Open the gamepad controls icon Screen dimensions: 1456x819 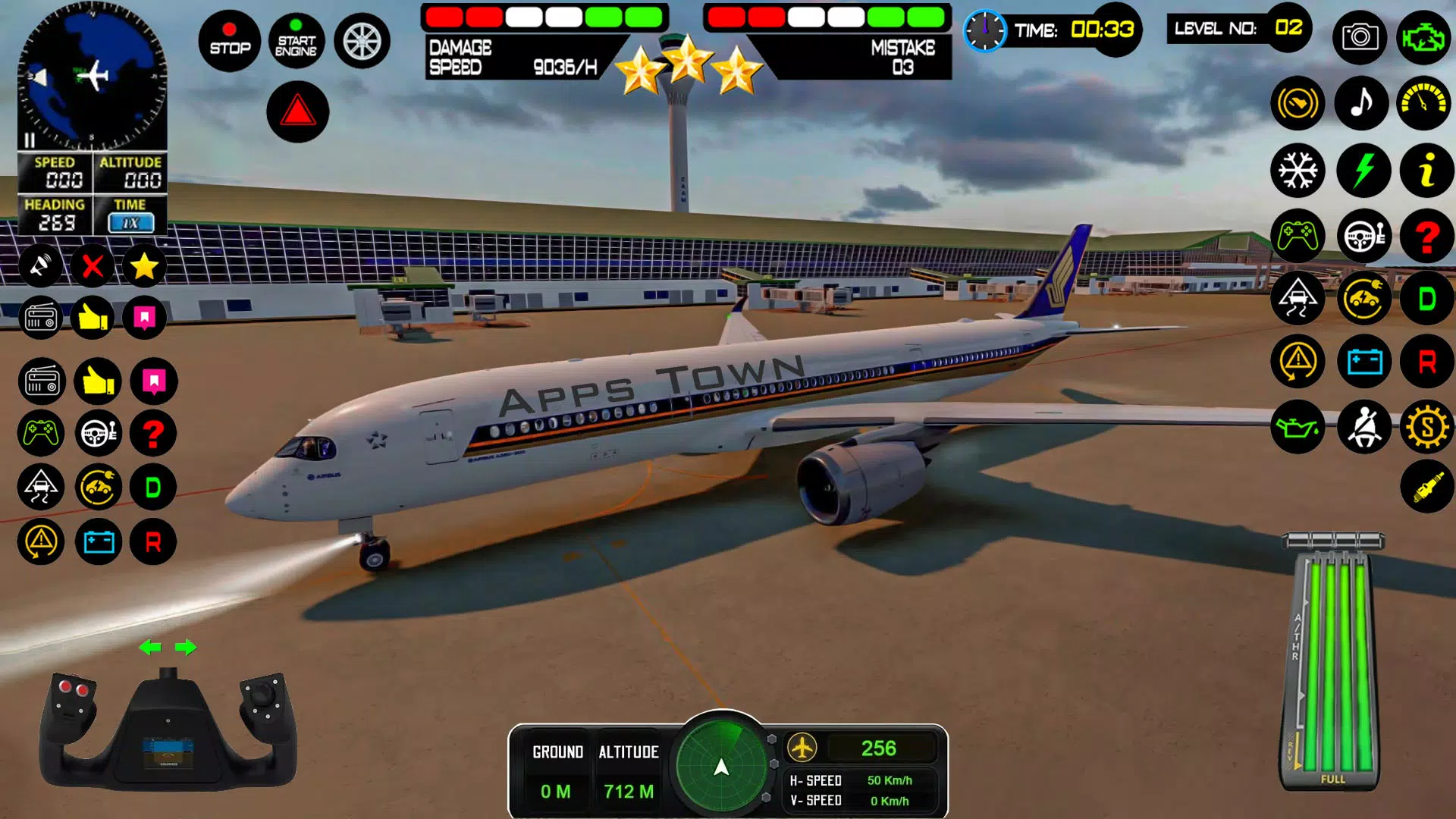pyautogui.click(x=1298, y=237)
